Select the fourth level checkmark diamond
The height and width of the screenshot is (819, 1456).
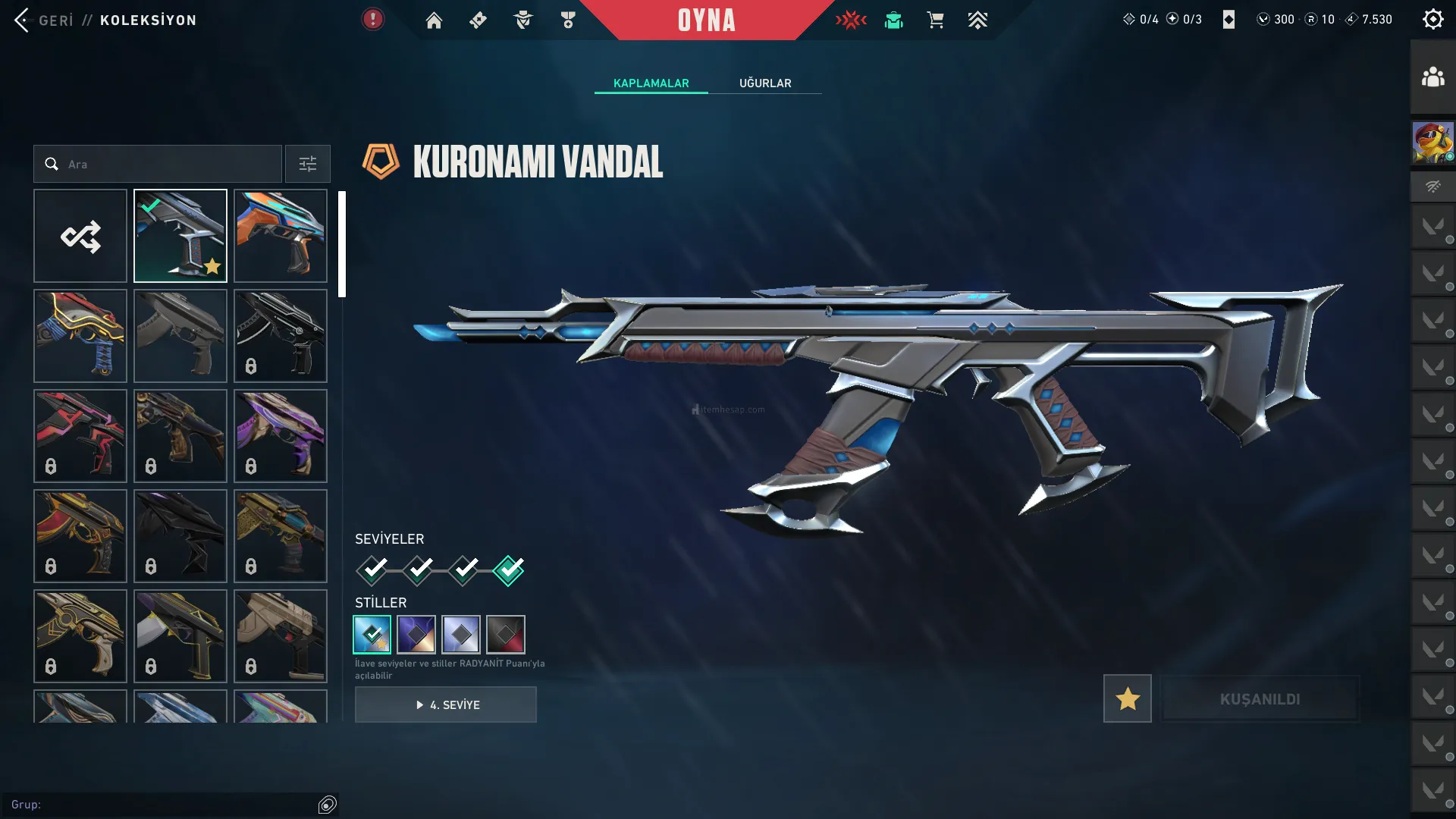[x=508, y=570]
